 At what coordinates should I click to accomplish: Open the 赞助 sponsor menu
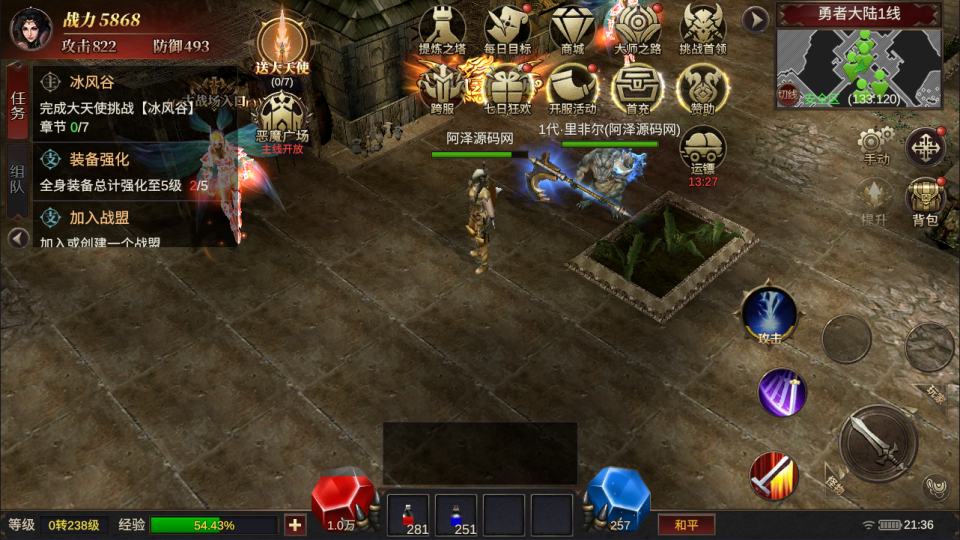tap(703, 87)
